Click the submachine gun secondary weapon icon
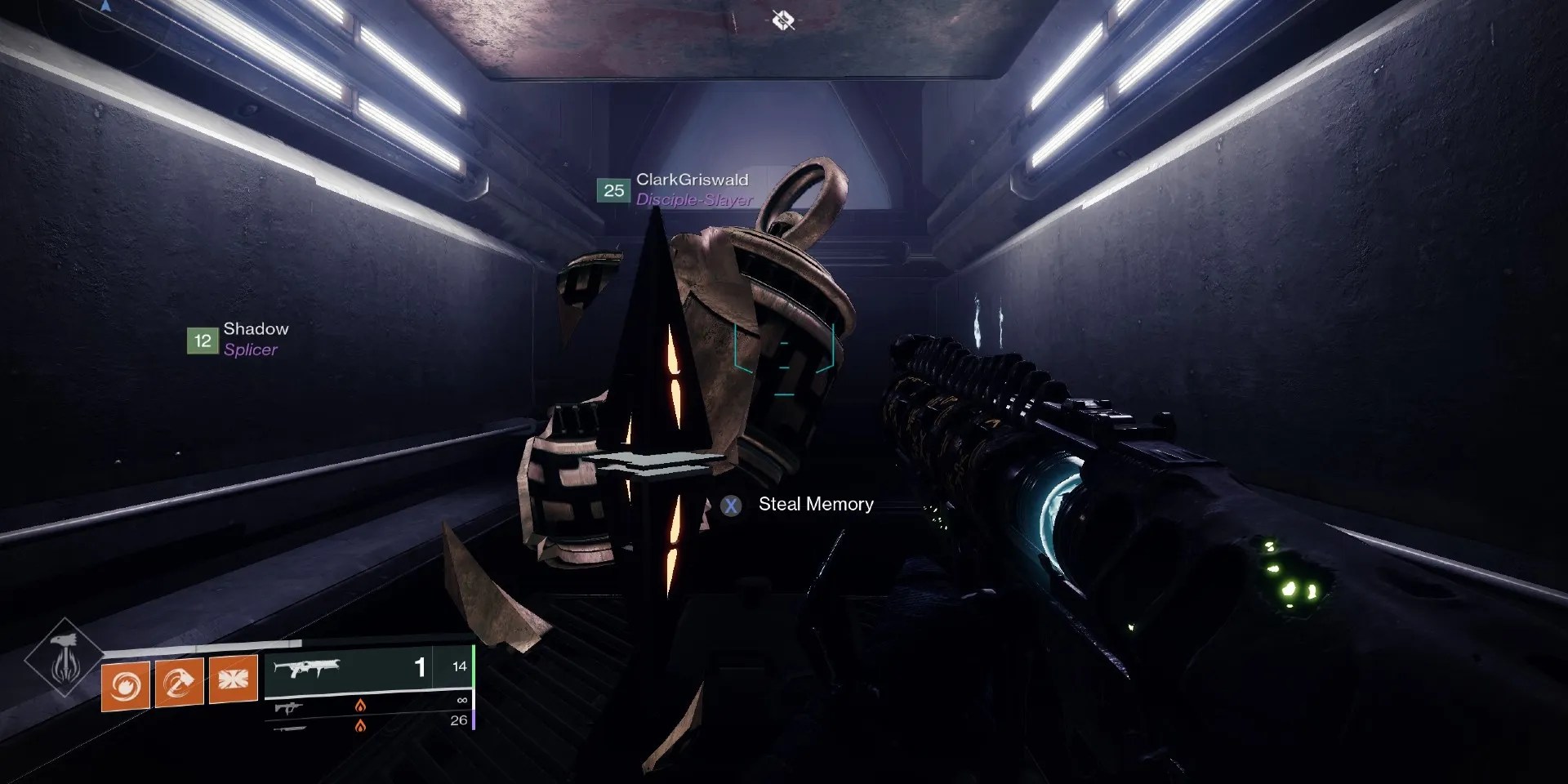The image size is (1568, 784). pos(288,707)
